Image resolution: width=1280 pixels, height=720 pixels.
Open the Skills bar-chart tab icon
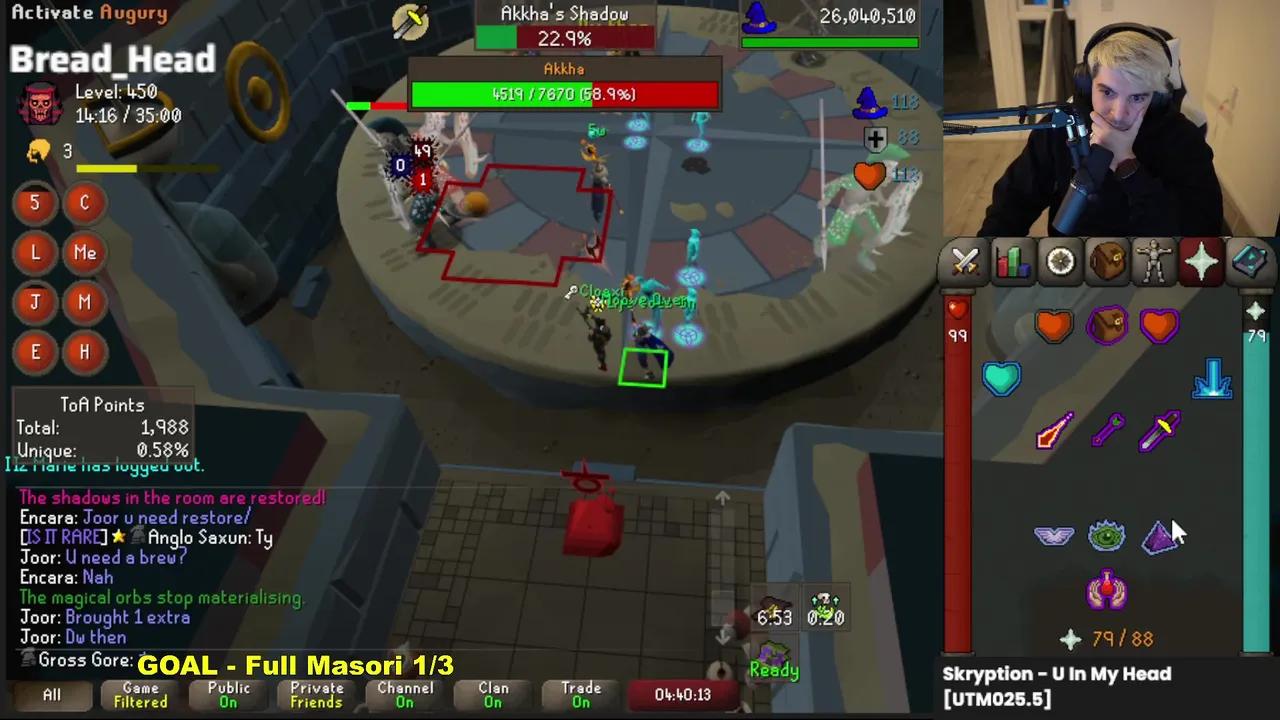(1011, 261)
